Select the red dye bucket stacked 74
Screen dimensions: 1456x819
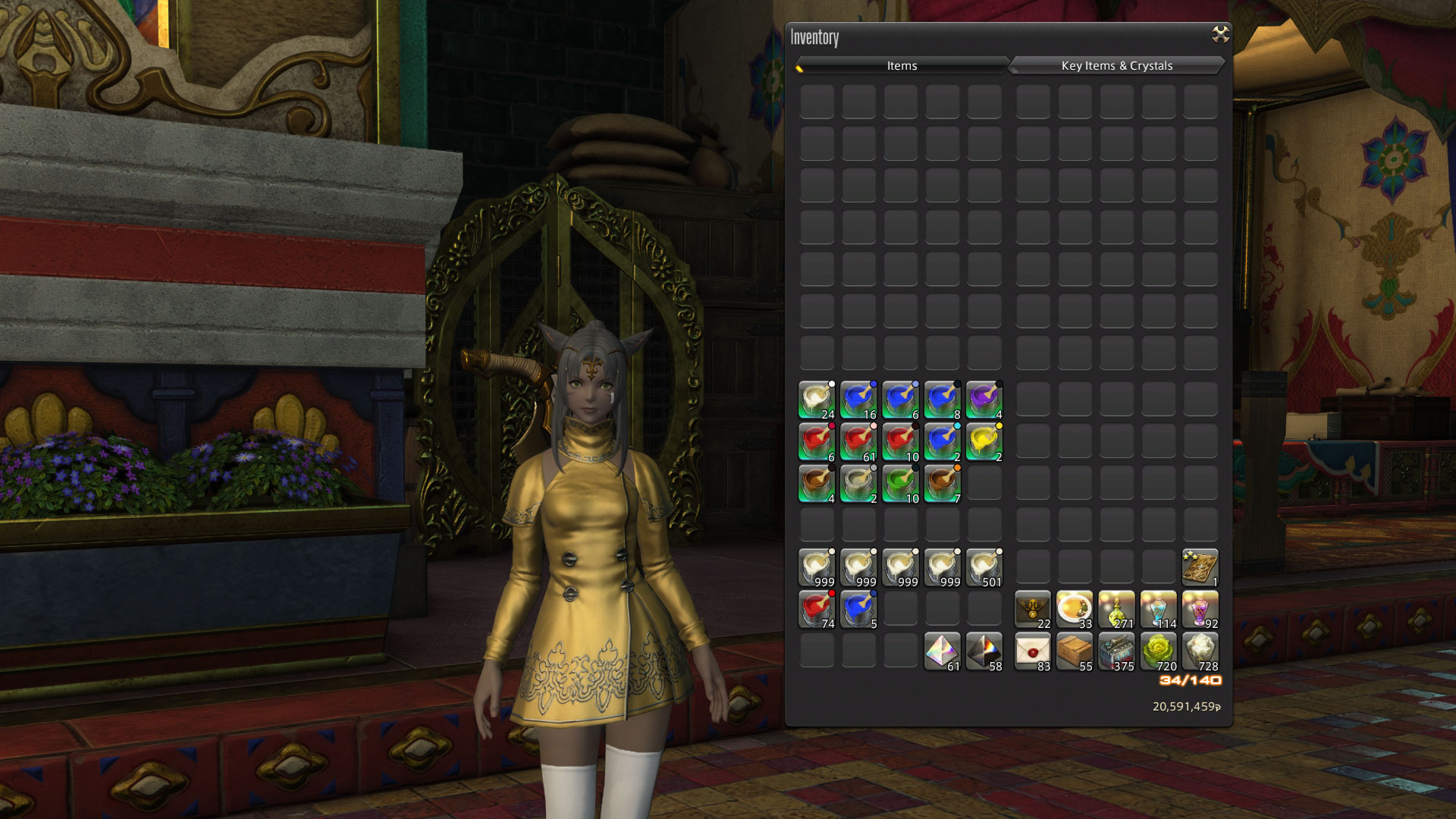[817, 609]
